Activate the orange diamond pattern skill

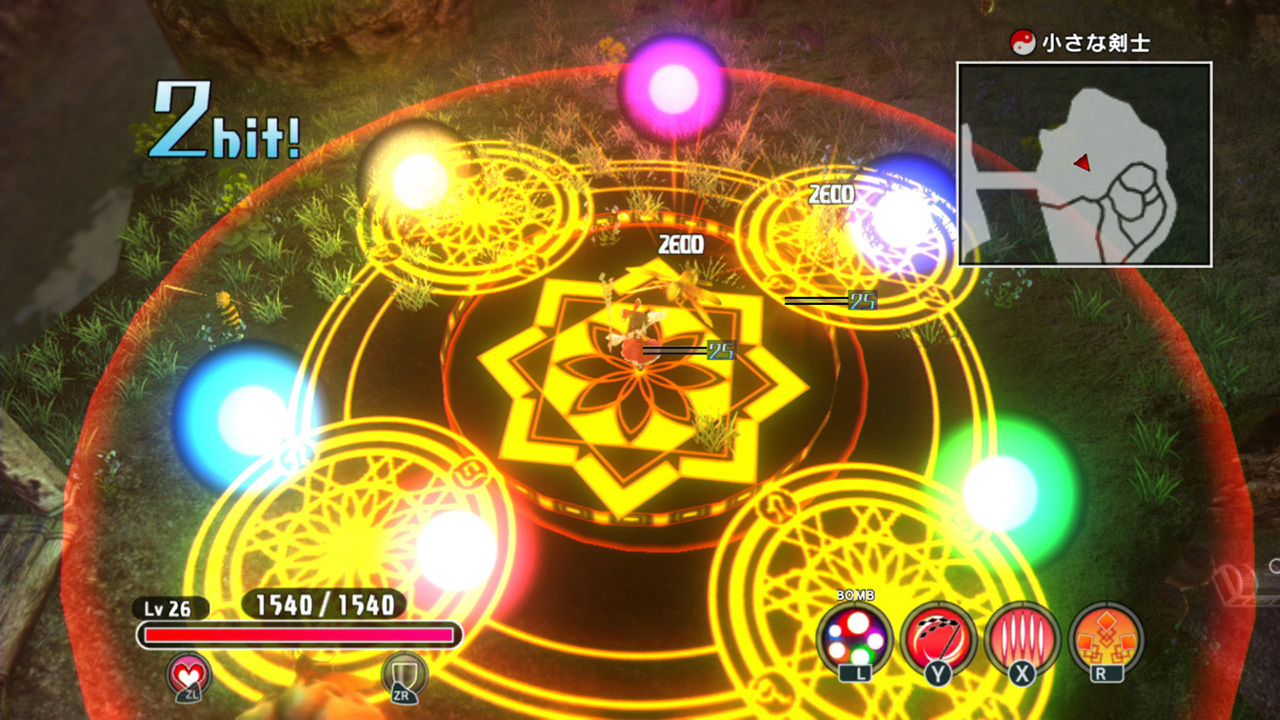[1106, 639]
